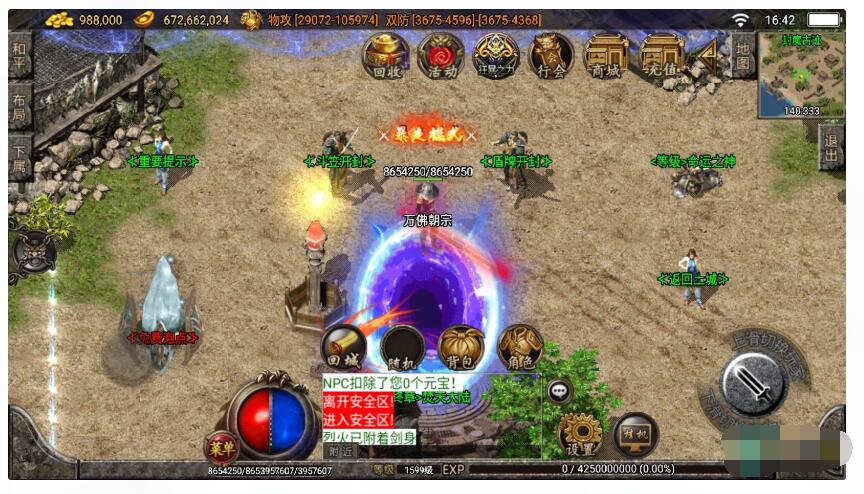The height and width of the screenshot is (494, 864).
Task: Collapse the top icon row arrow
Action: pos(707,52)
